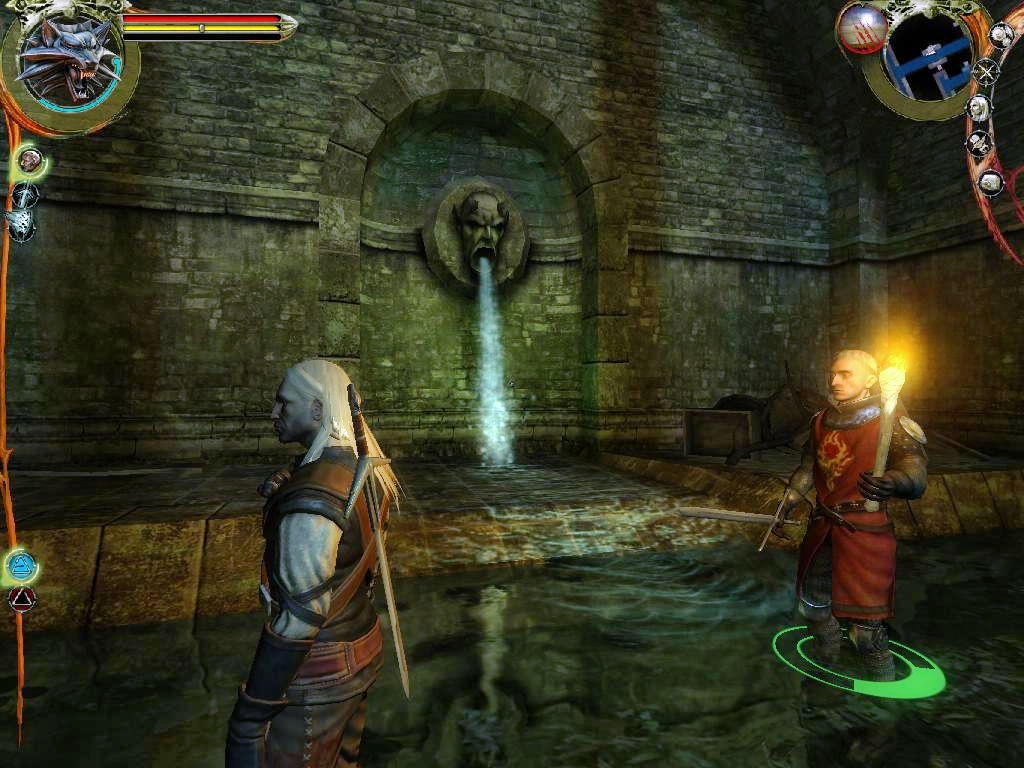The width and height of the screenshot is (1024, 768).
Task: Open the crossed-swords X icon
Action: click(x=987, y=72)
